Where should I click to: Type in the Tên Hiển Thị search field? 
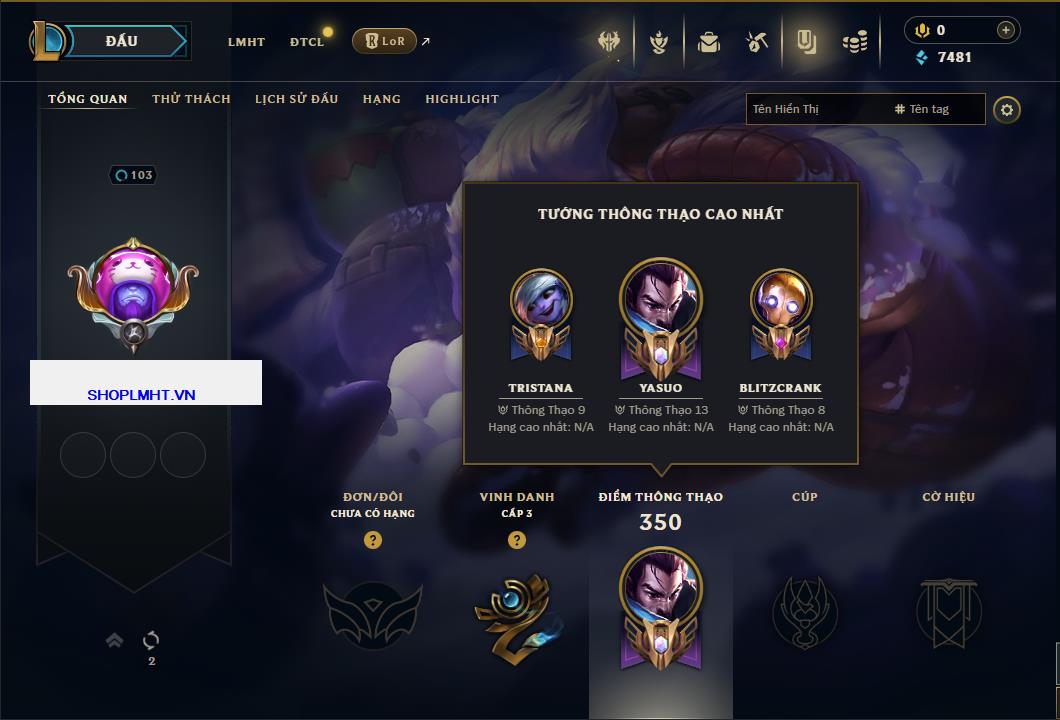tap(815, 109)
